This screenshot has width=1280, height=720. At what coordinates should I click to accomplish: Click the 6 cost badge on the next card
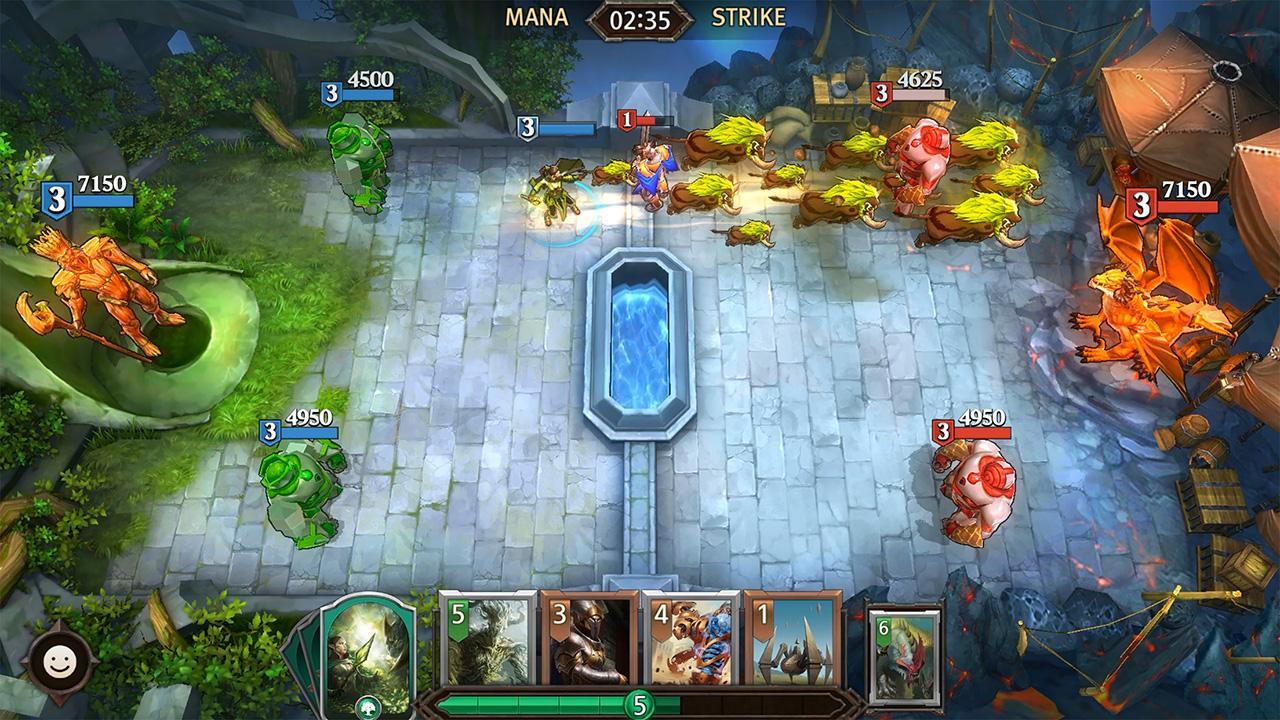point(881,625)
